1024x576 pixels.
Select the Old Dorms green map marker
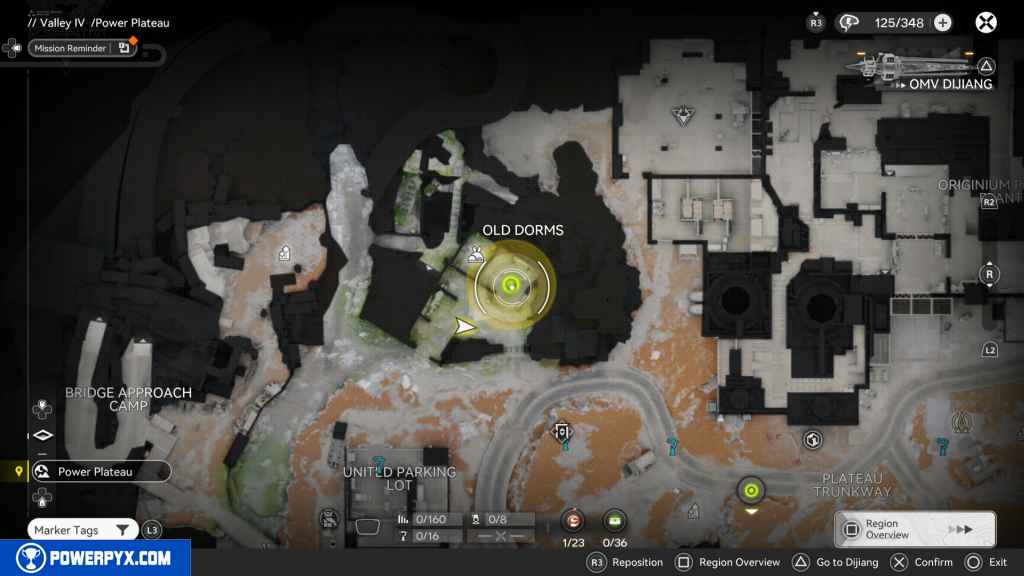point(511,285)
